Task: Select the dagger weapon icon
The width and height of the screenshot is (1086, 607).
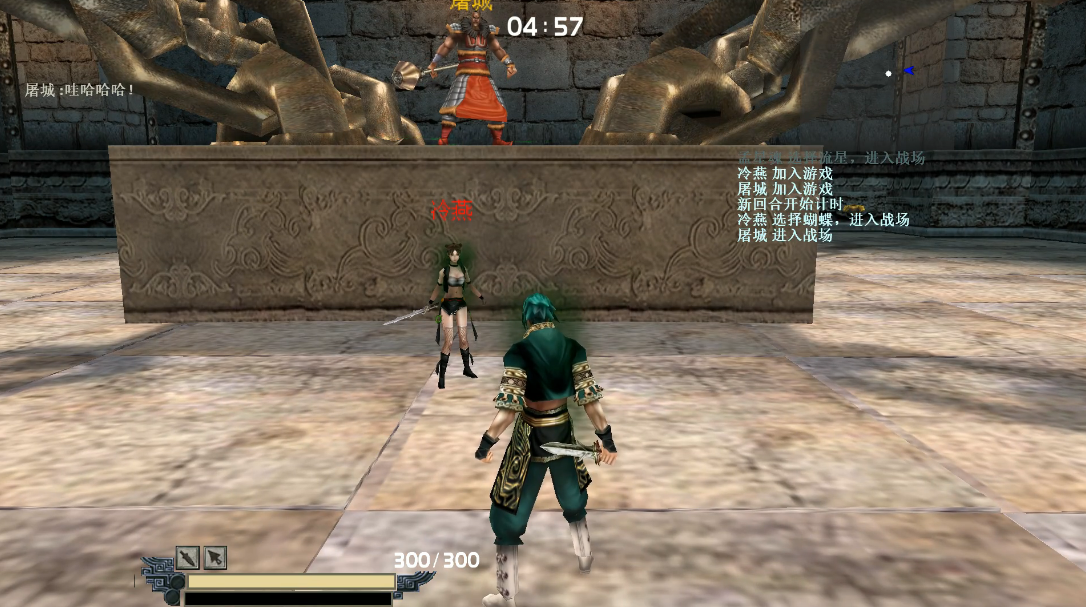Action: point(188,557)
